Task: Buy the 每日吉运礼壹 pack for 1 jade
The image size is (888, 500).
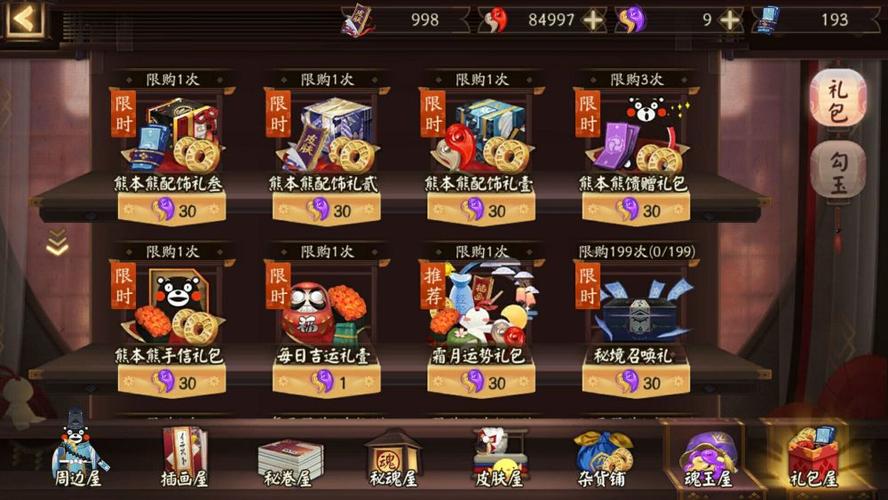Action: (326, 381)
